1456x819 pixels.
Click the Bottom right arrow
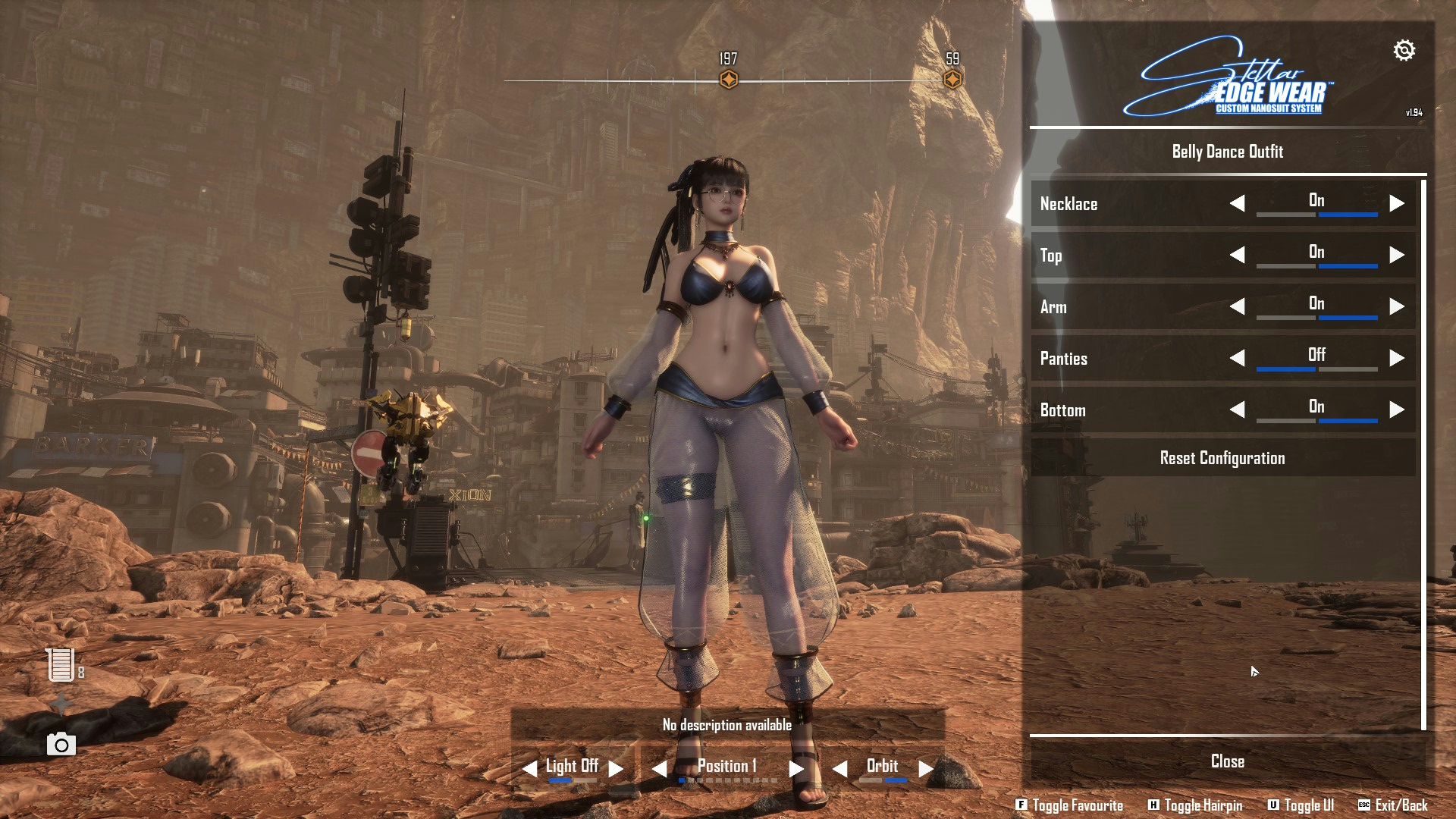click(1397, 409)
